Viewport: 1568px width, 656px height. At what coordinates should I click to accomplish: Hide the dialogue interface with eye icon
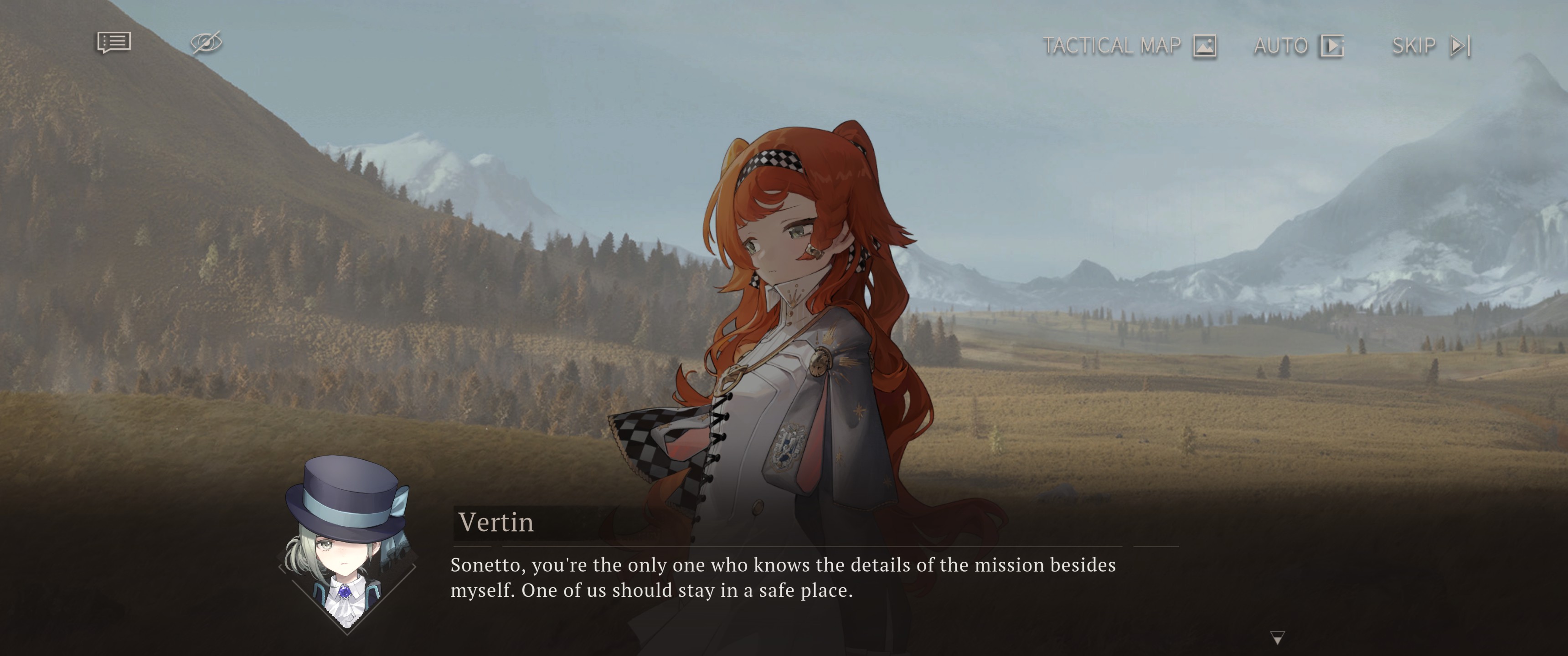pos(206,43)
